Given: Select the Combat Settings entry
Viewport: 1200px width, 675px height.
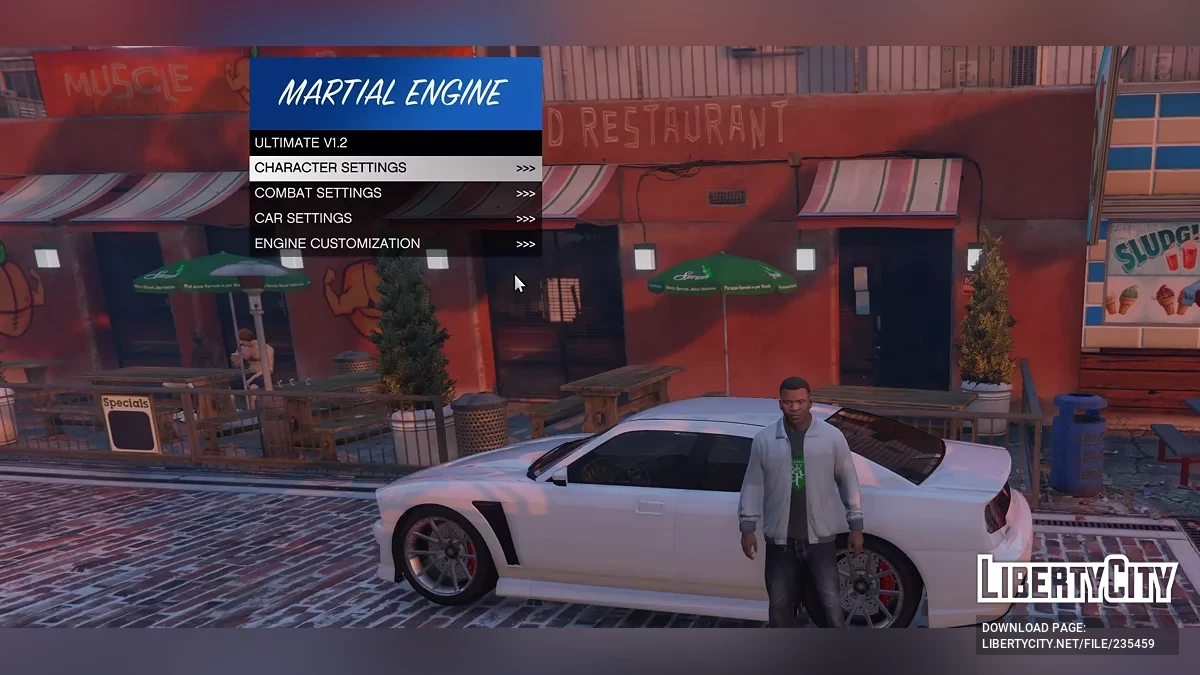Looking at the screenshot, I should tap(395, 193).
